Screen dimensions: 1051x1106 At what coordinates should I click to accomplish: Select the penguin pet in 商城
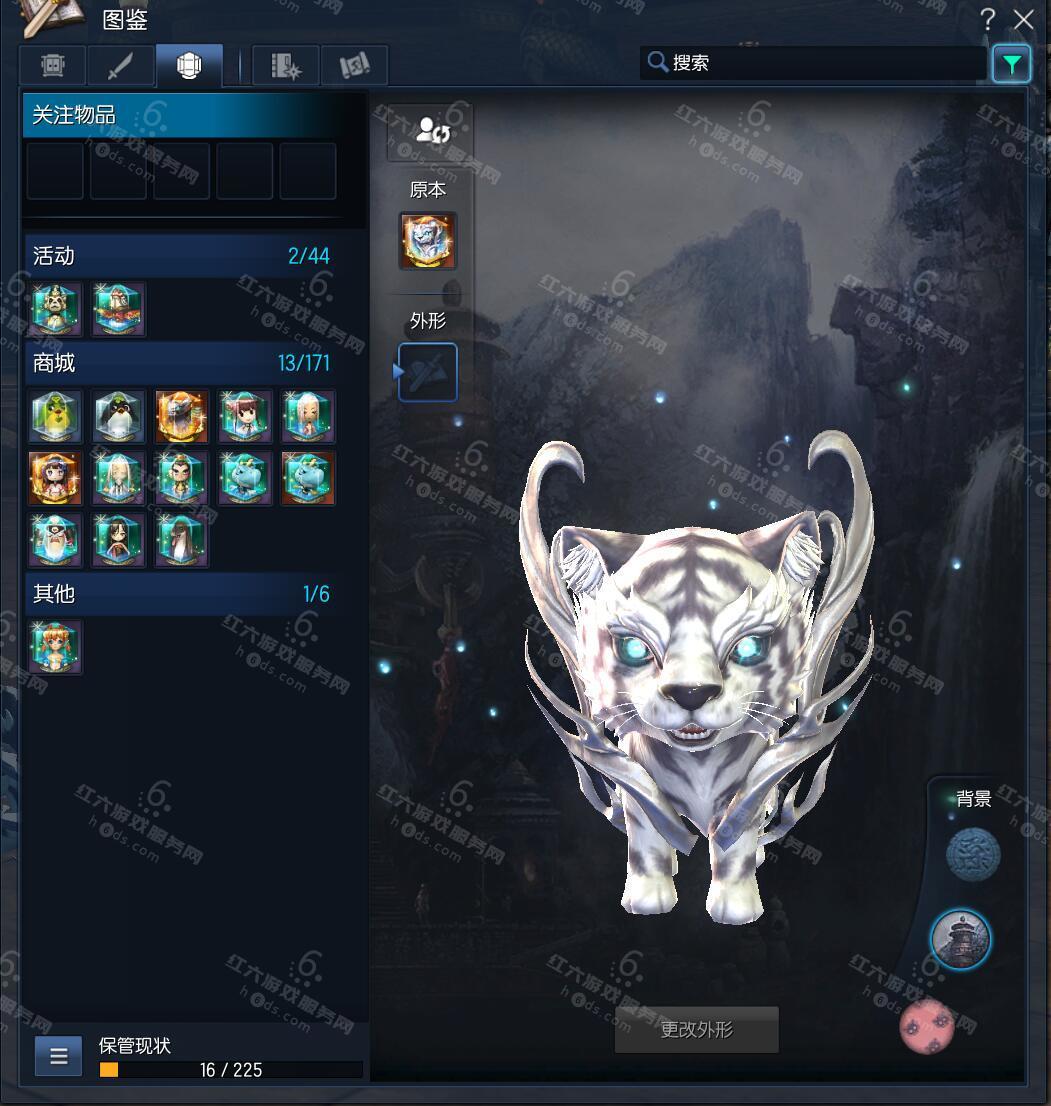click(x=119, y=416)
